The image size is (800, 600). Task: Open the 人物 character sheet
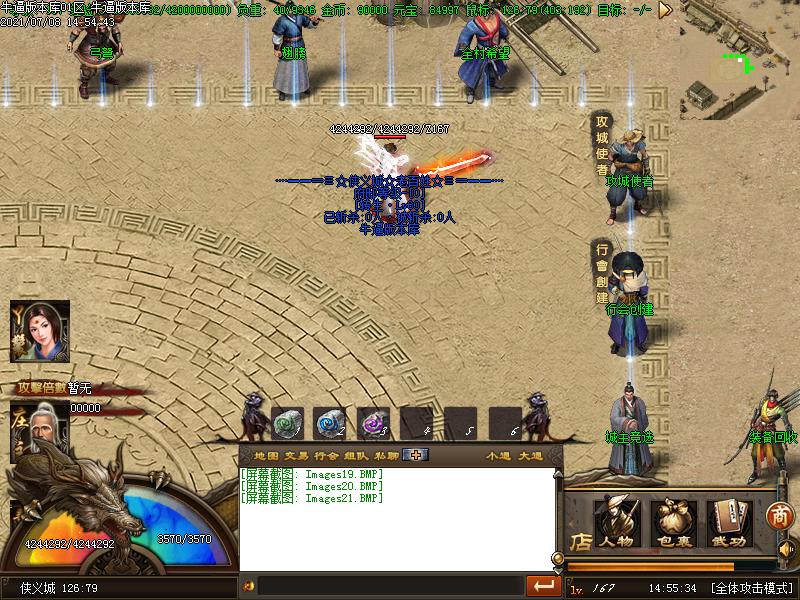click(x=617, y=524)
